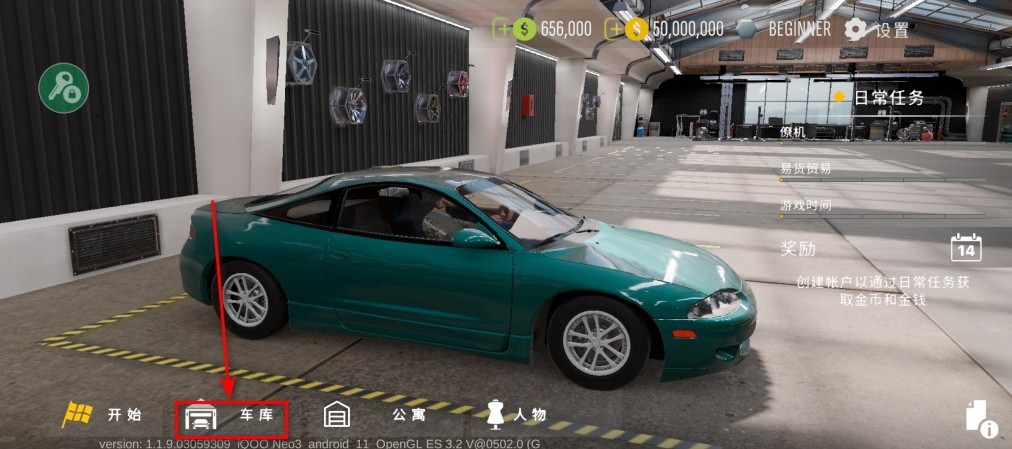Select the 车库 (Garage) menu entry

(x=232, y=414)
